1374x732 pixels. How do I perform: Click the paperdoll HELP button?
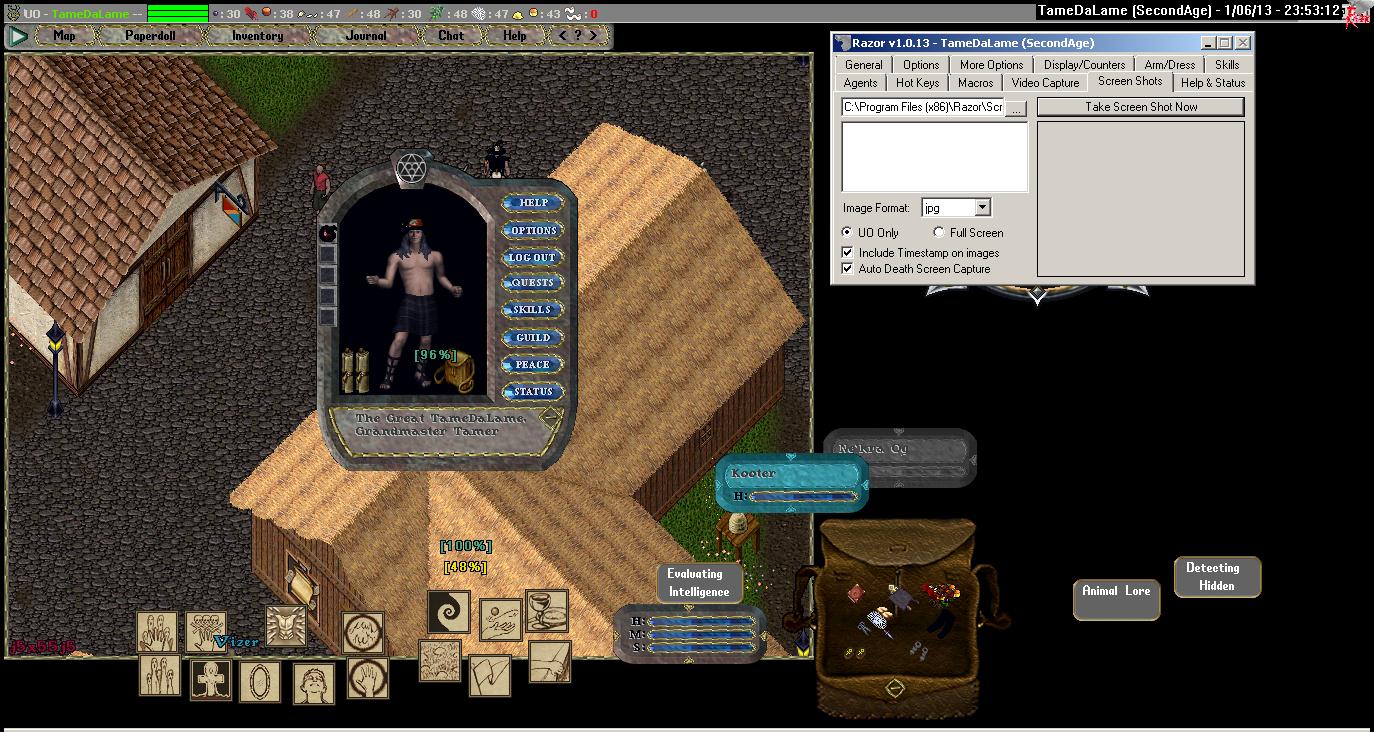tap(533, 203)
